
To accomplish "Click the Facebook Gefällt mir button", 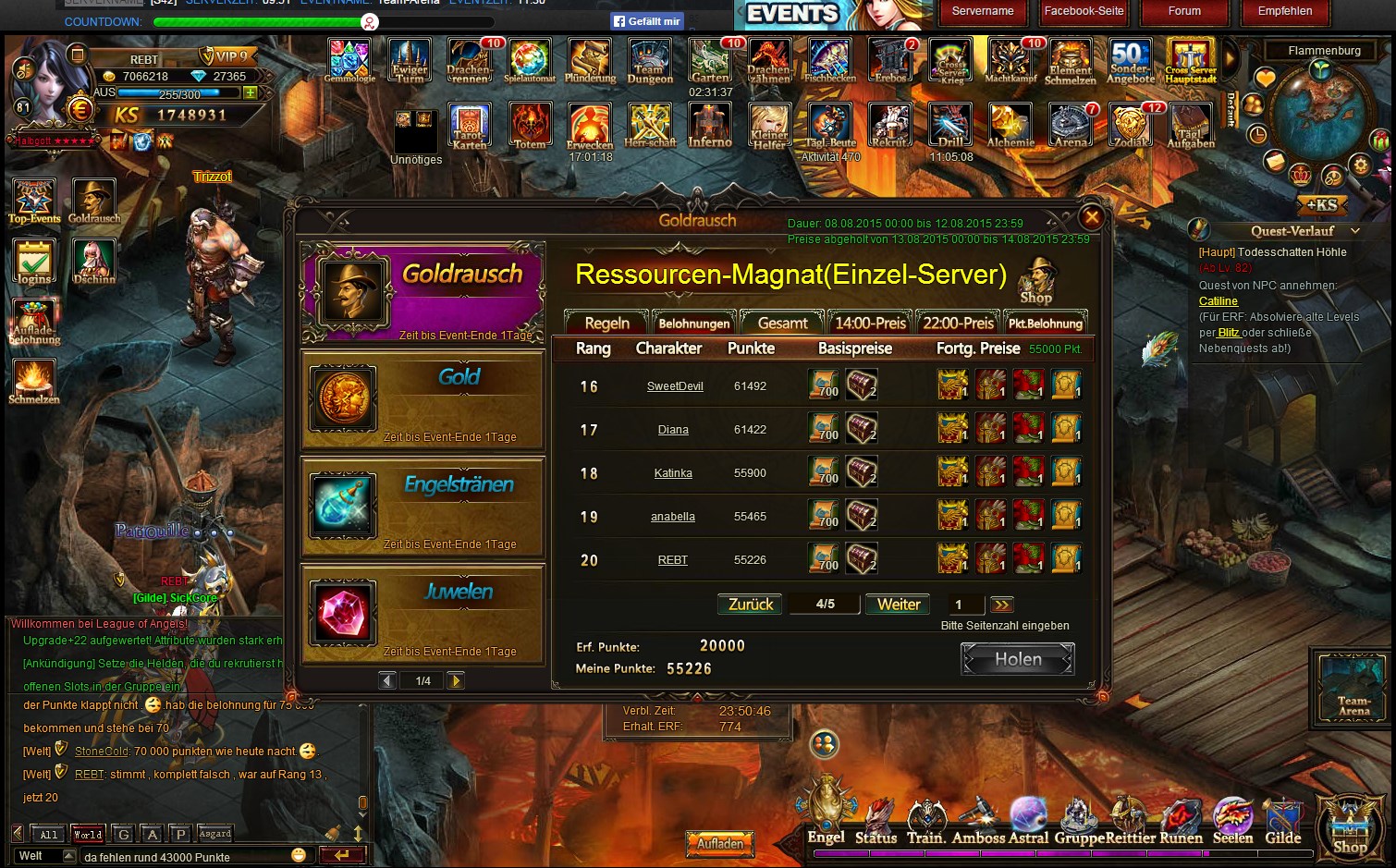I will (x=646, y=21).
